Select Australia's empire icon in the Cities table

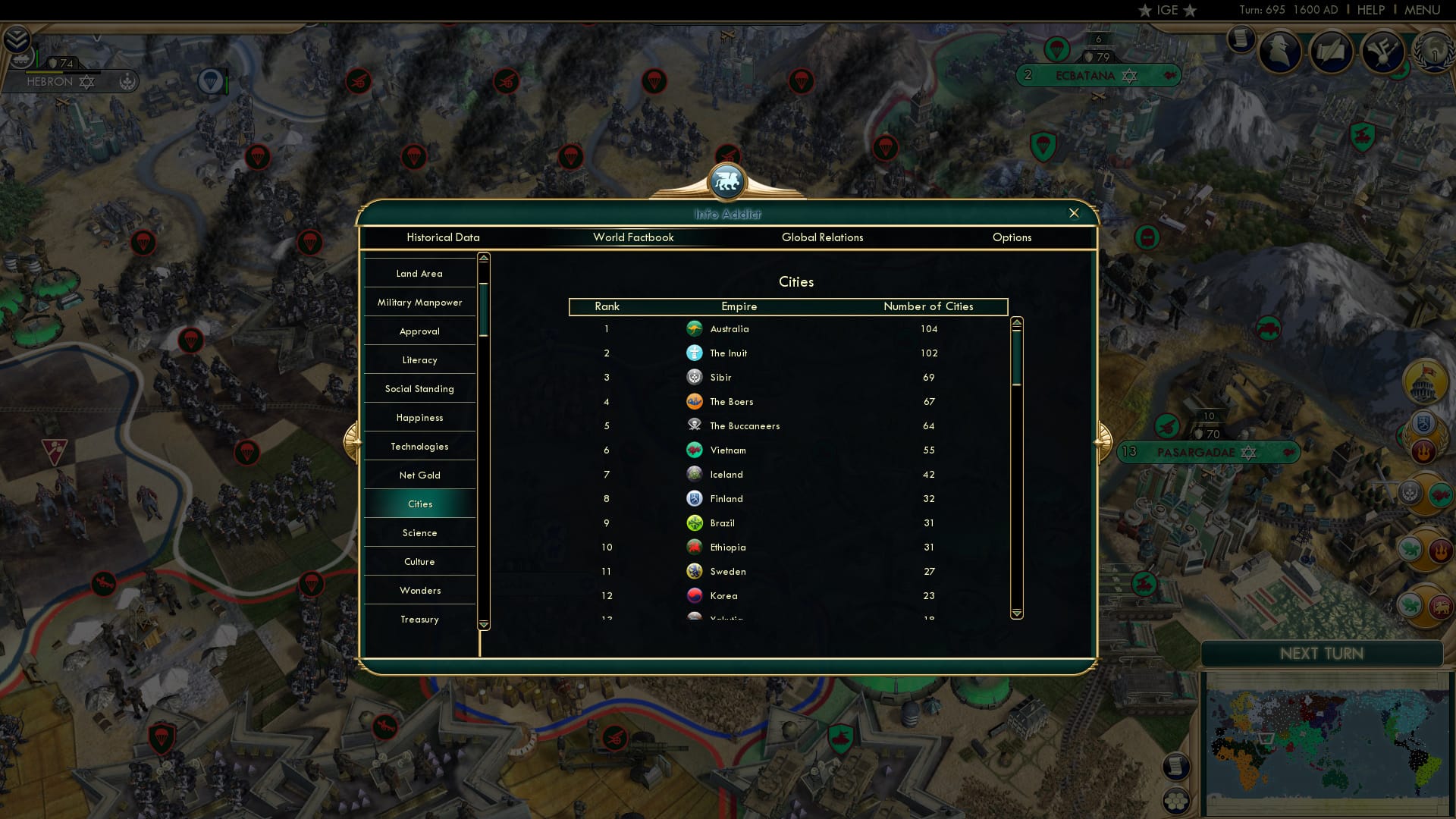pyautogui.click(x=696, y=329)
